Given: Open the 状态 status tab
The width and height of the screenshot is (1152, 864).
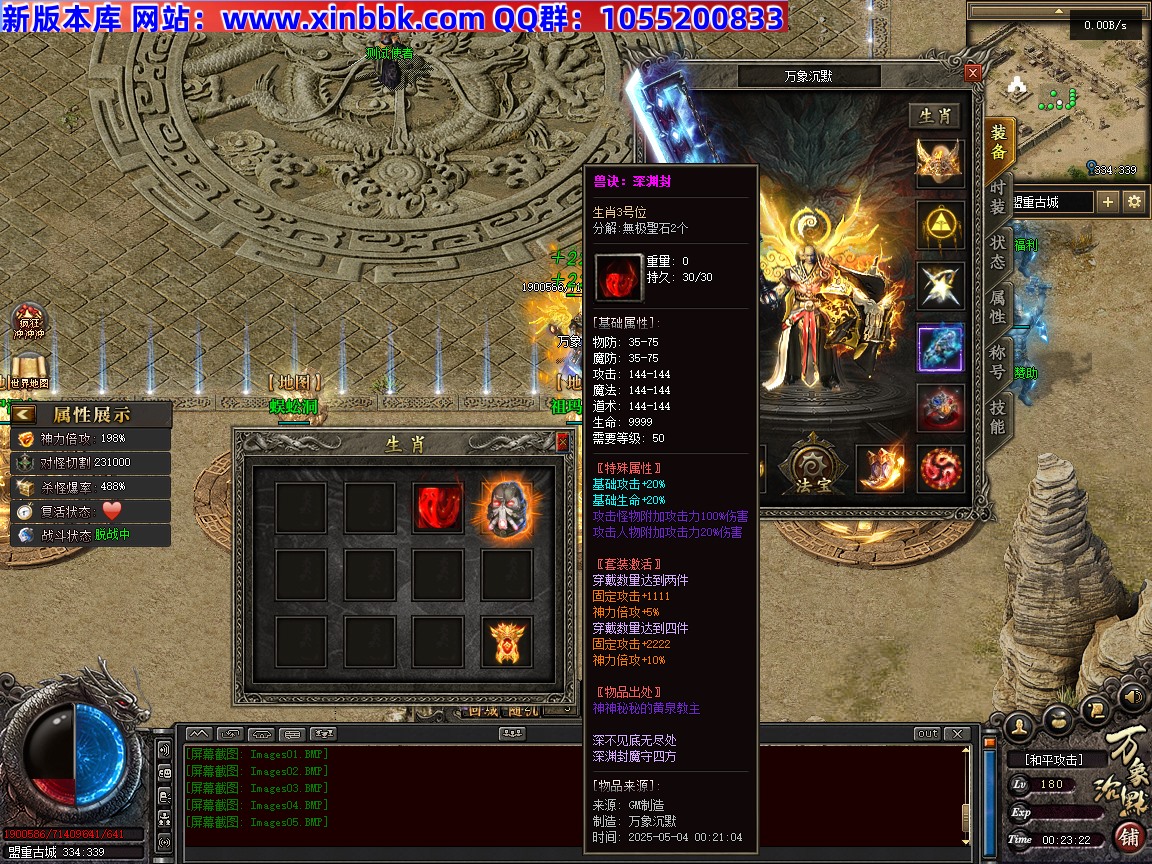Looking at the screenshot, I should tap(998, 252).
